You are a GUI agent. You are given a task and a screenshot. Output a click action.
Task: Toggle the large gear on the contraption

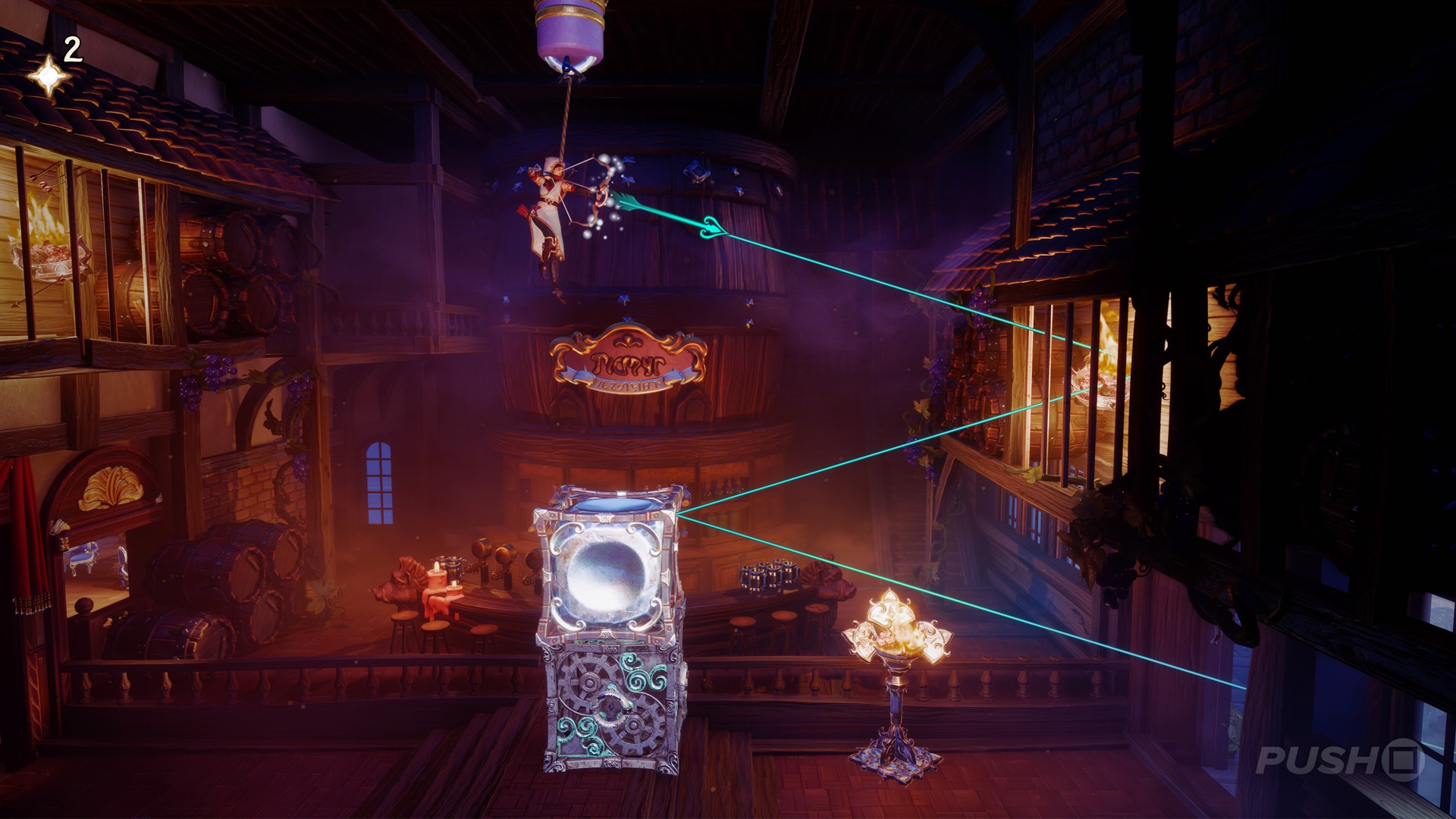coord(588,682)
